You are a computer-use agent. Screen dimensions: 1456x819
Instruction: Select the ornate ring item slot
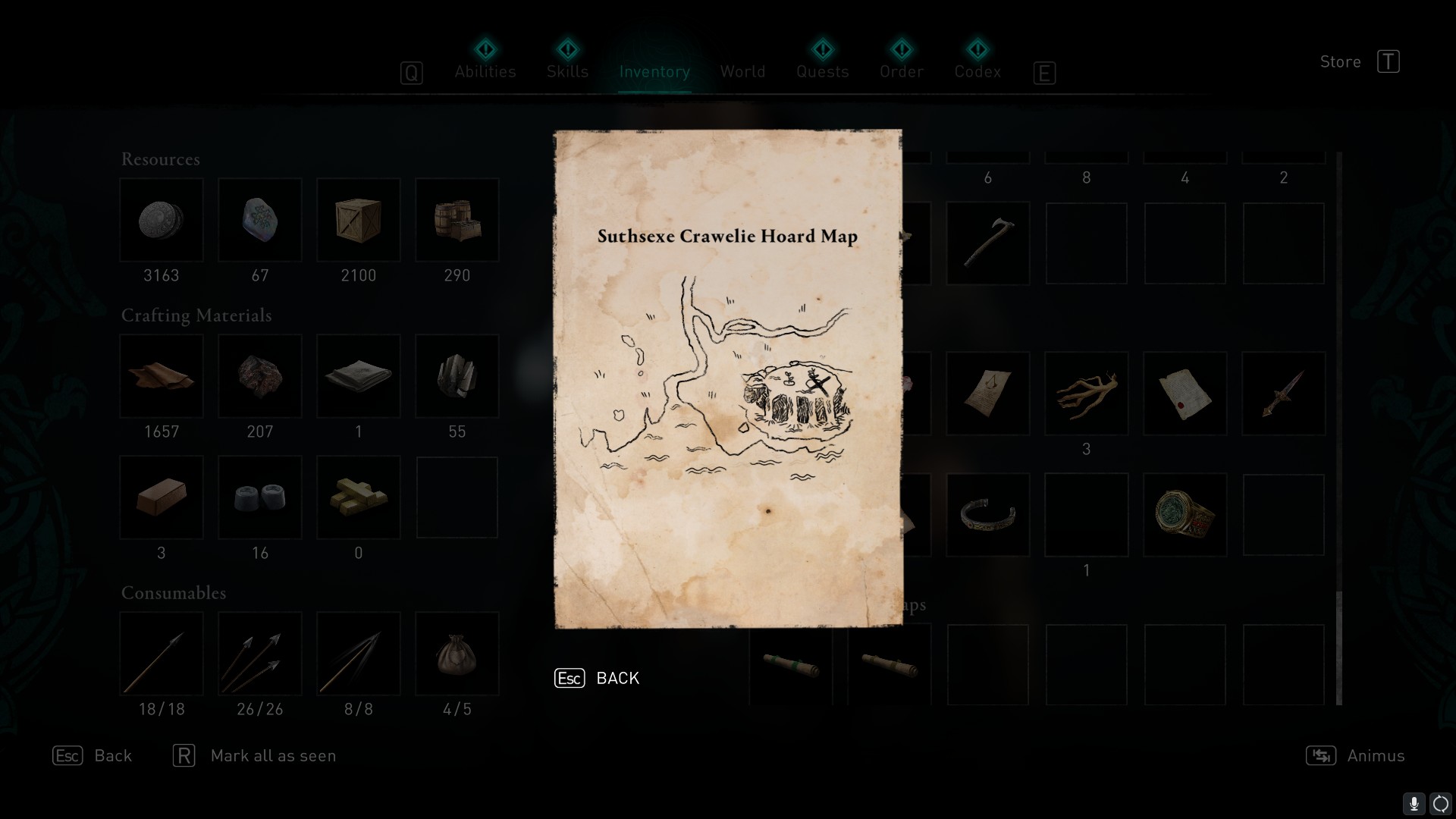(1185, 515)
